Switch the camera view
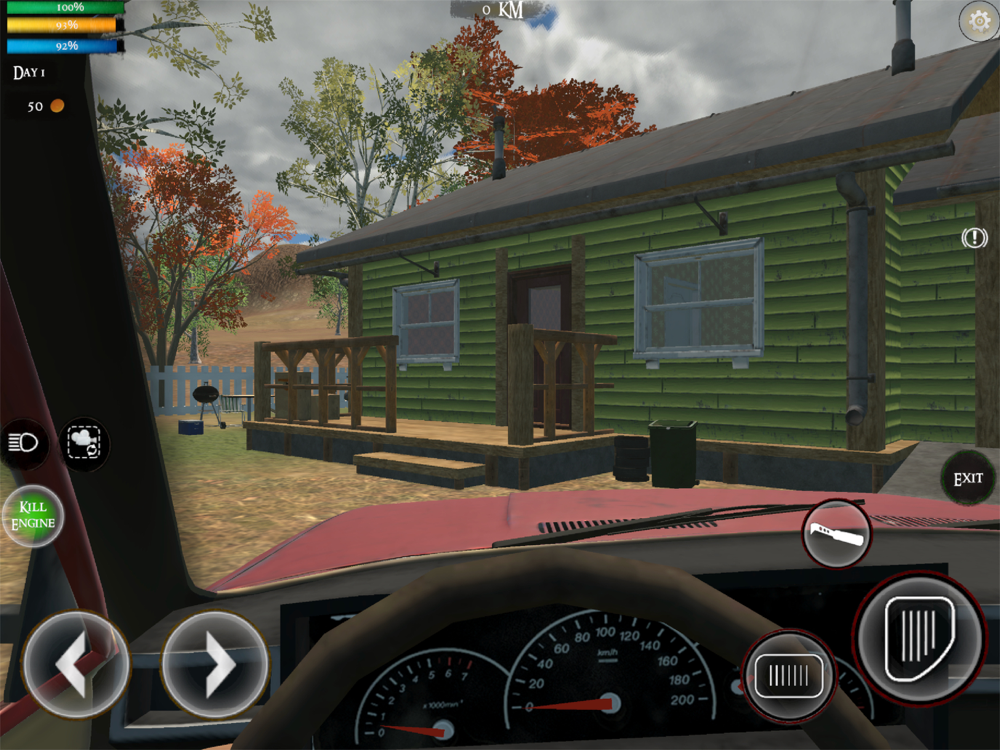Screen dimensions: 1000x750 point(84,444)
